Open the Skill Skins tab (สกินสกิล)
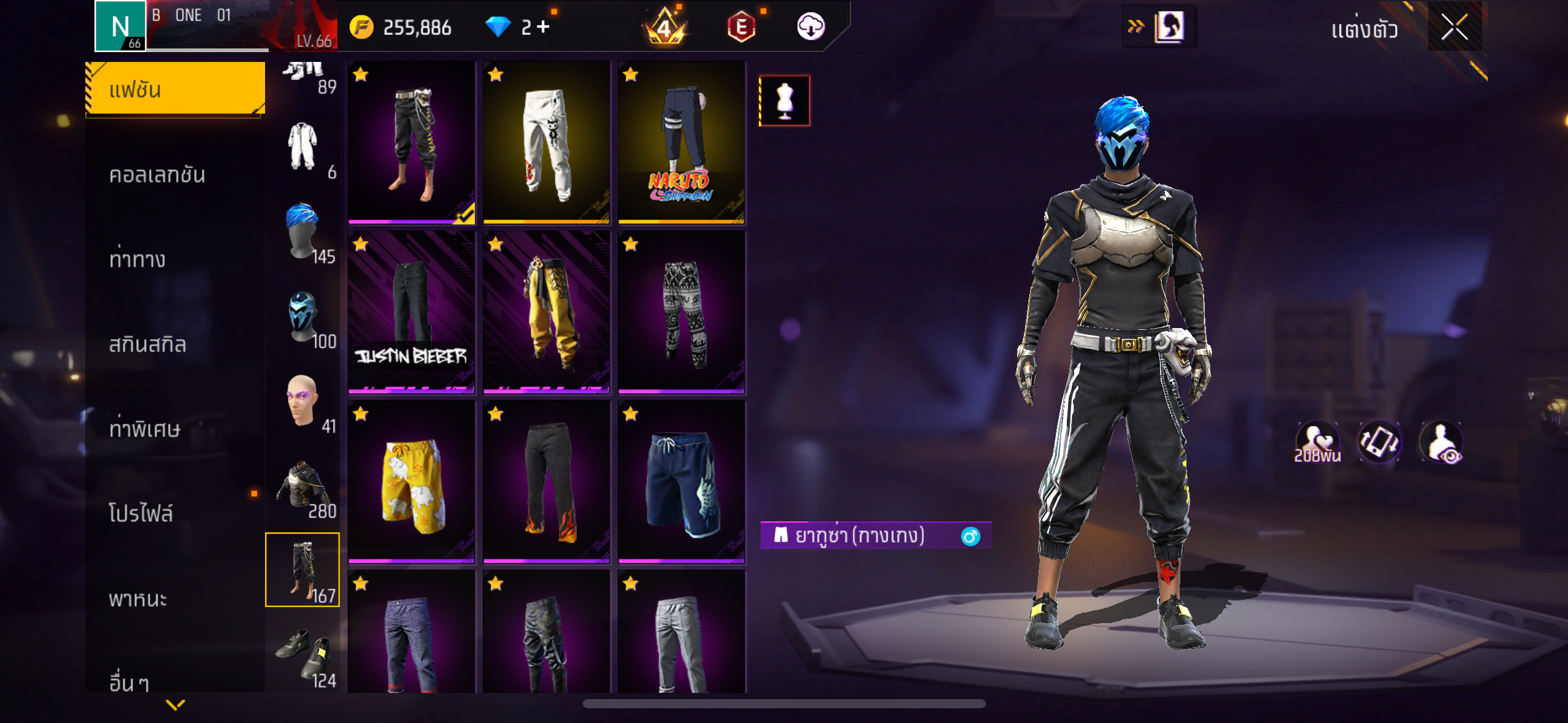1568x723 pixels. tap(147, 345)
